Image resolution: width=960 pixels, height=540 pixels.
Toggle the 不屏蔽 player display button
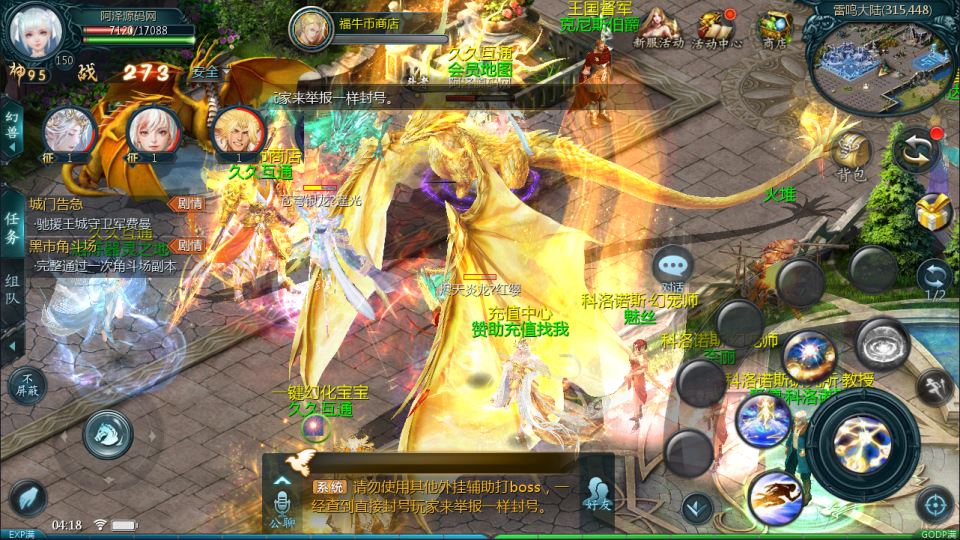[28, 385]
